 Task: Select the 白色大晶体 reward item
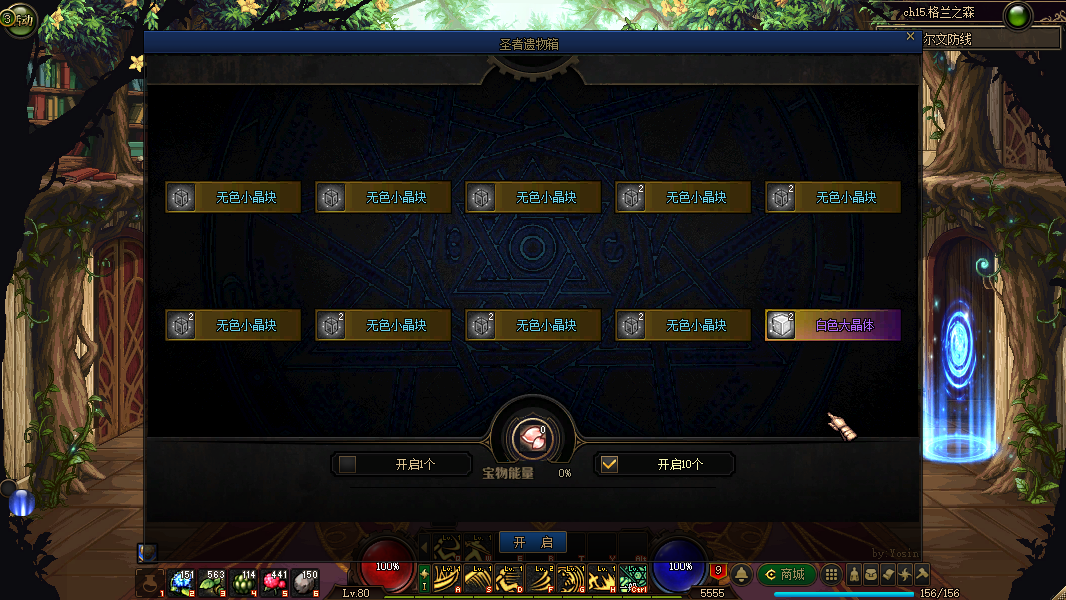click(x=833, y=325)
